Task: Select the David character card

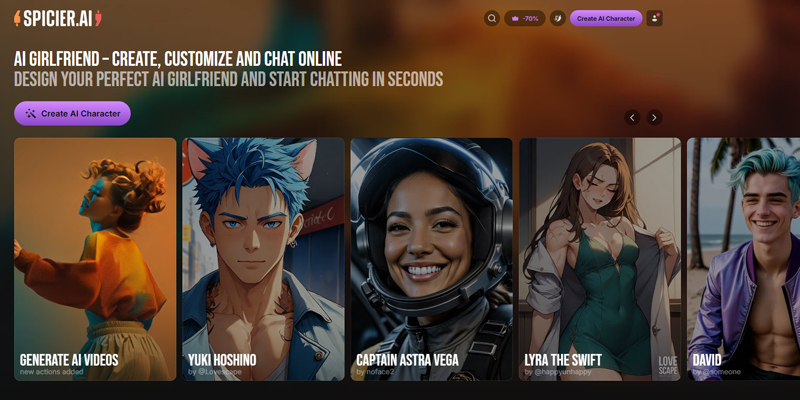Action: point(744,259)
